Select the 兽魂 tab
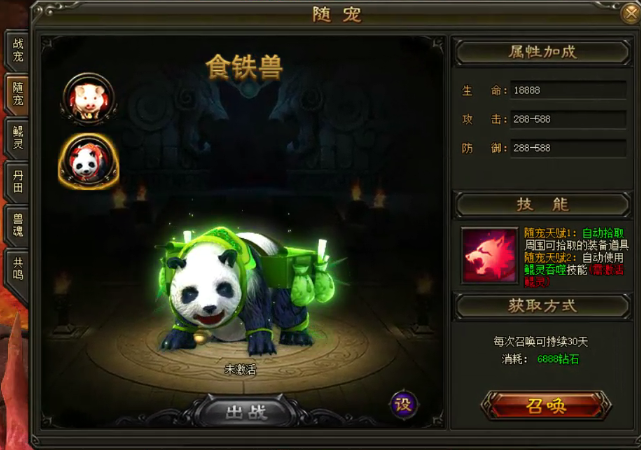This screenshot has width=641, height=450. (x=17, y=223)
